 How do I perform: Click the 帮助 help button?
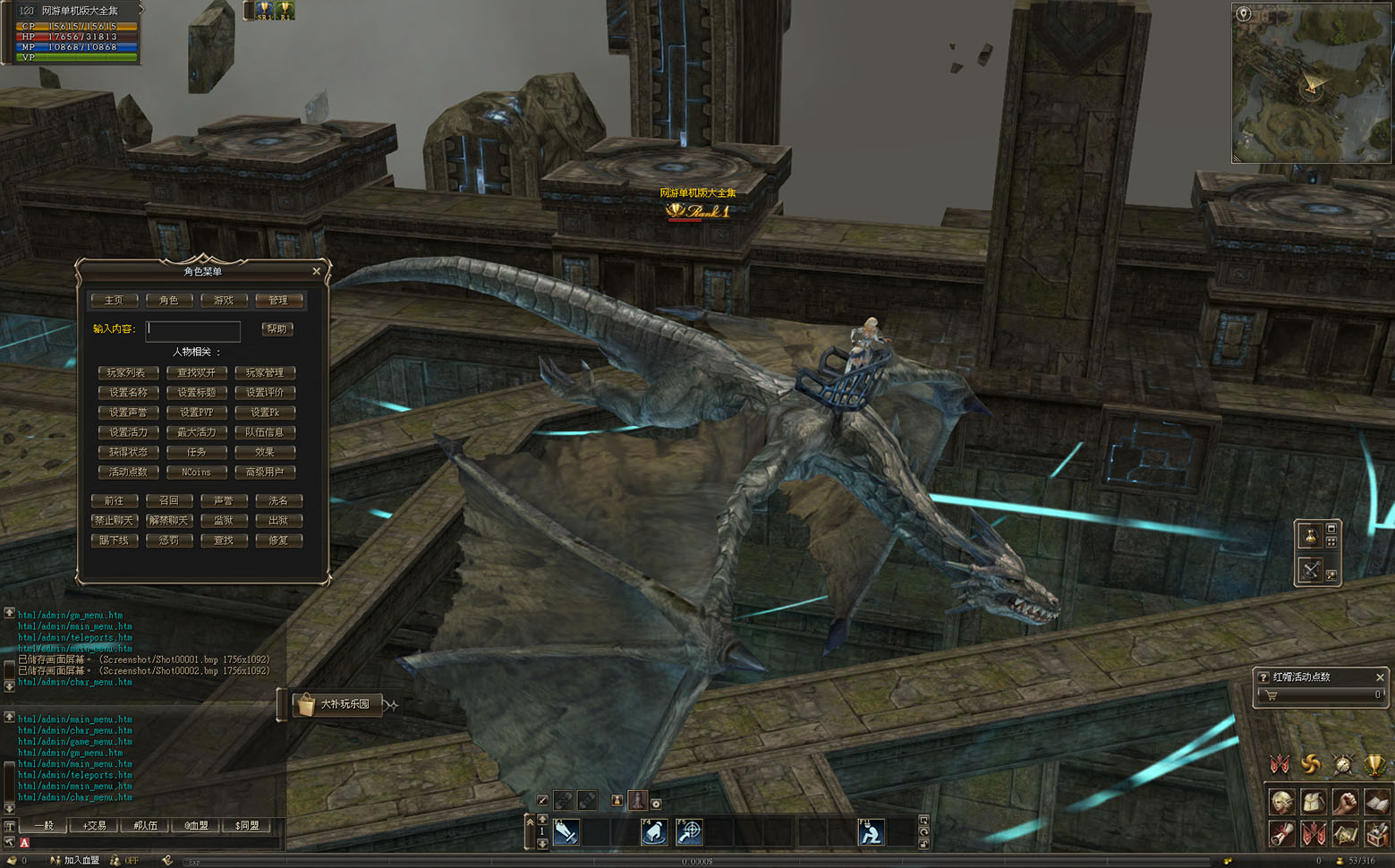pos(277,329)
